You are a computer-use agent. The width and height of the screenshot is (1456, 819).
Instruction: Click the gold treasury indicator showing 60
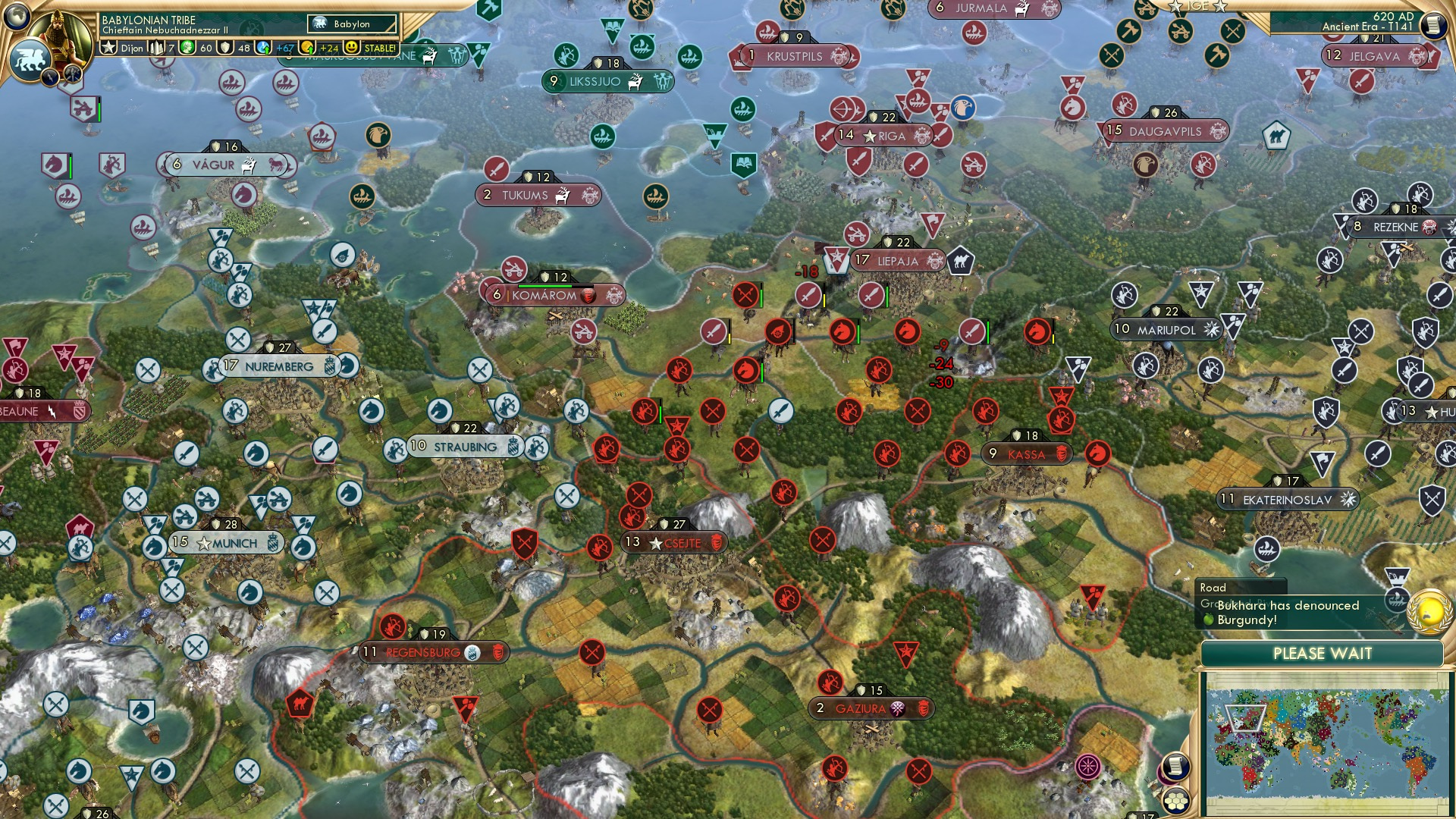191,48
